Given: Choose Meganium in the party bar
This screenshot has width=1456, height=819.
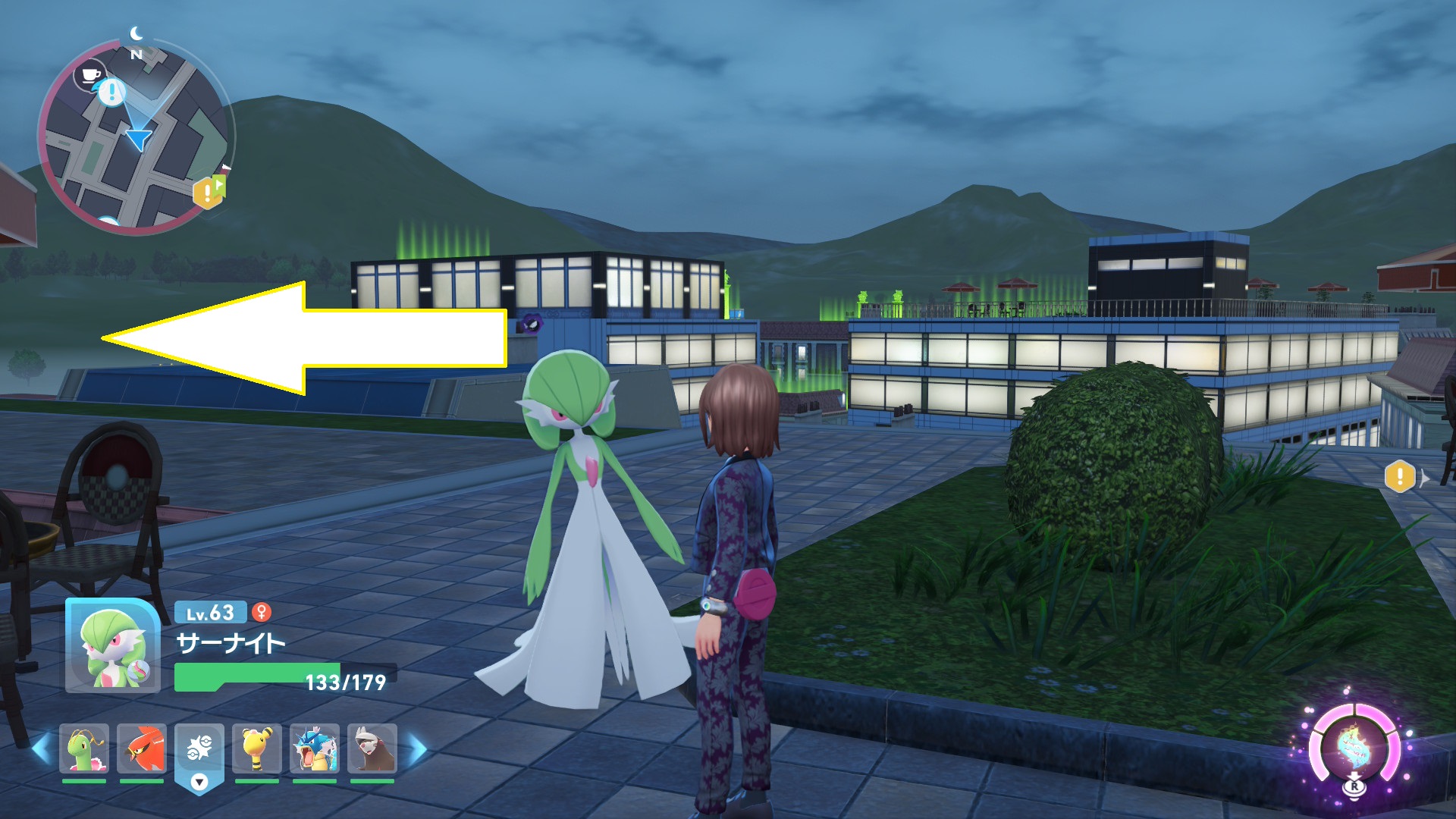Looking at the screenshot, I should 84,749.
